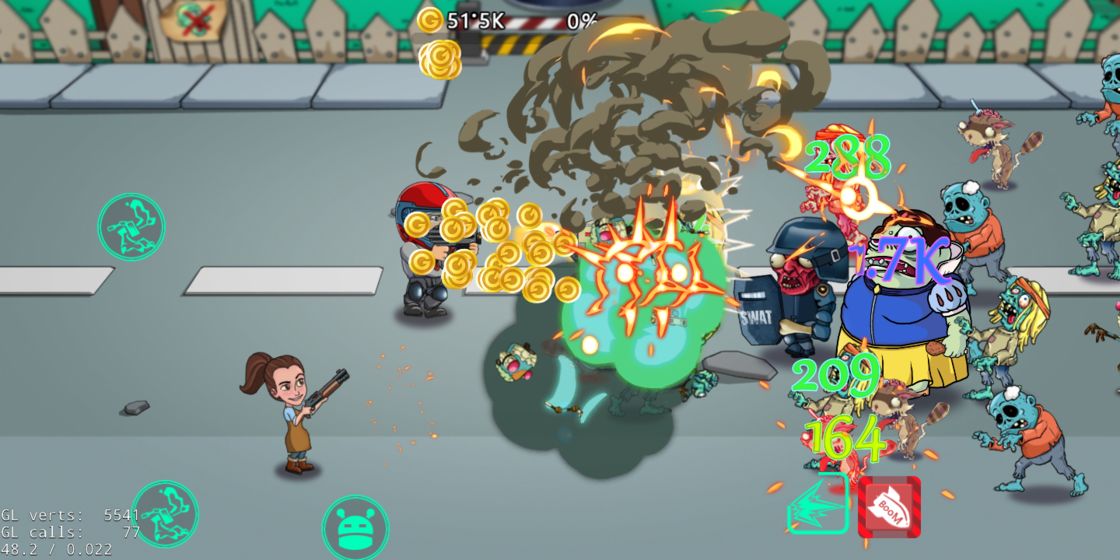Activate the red BooM bomb skill

click(x=889, y=507)
